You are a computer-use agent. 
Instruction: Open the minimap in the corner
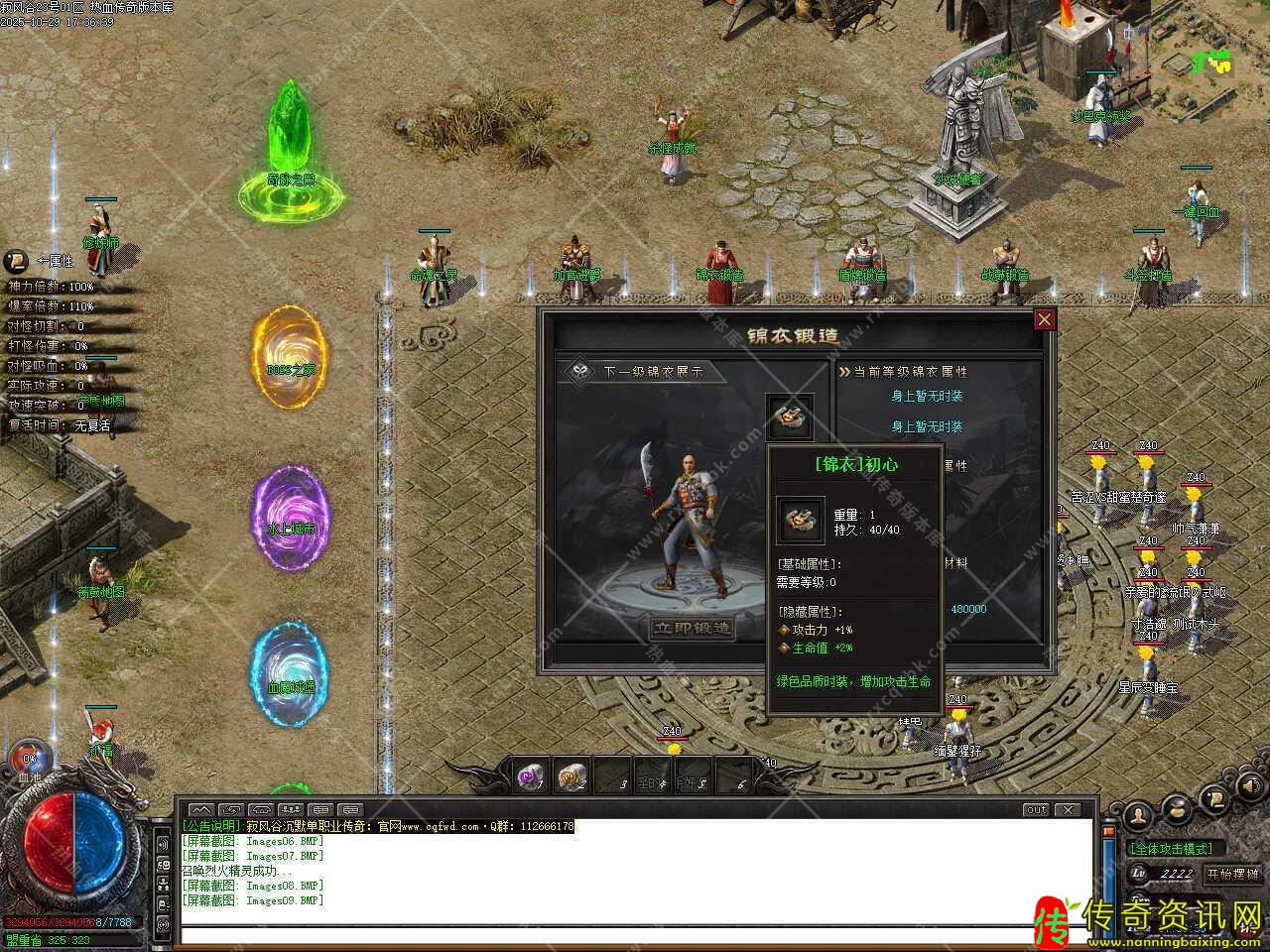point(1212,61)
